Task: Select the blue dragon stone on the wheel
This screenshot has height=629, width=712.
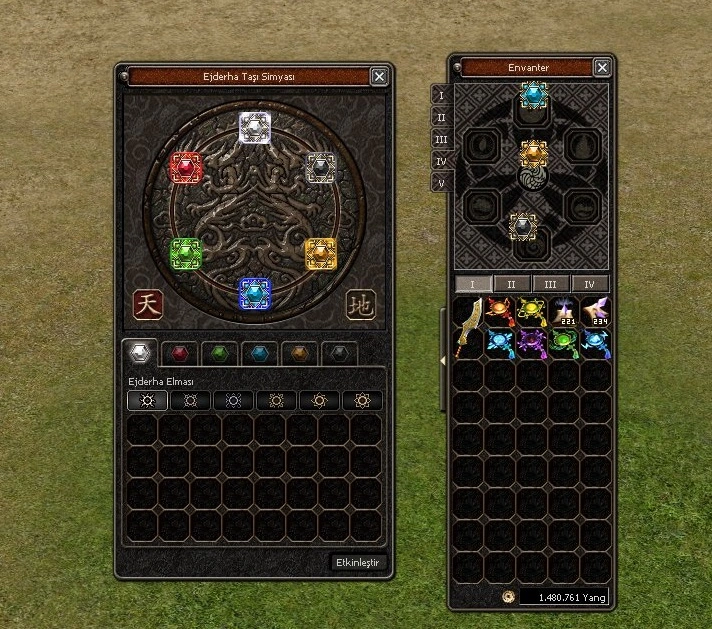Action: (x=255, y=292)
